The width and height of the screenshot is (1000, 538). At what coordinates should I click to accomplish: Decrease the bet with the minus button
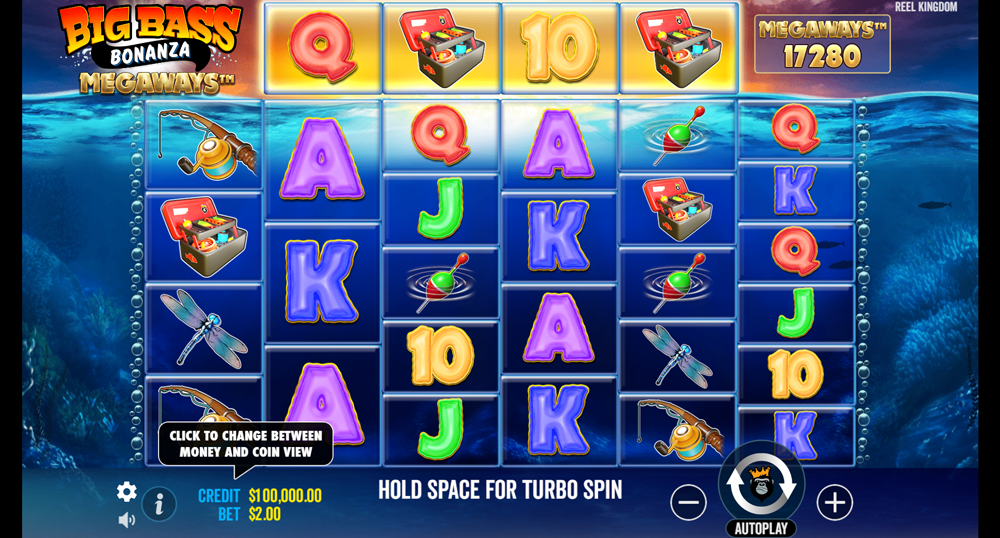point(688,502)
